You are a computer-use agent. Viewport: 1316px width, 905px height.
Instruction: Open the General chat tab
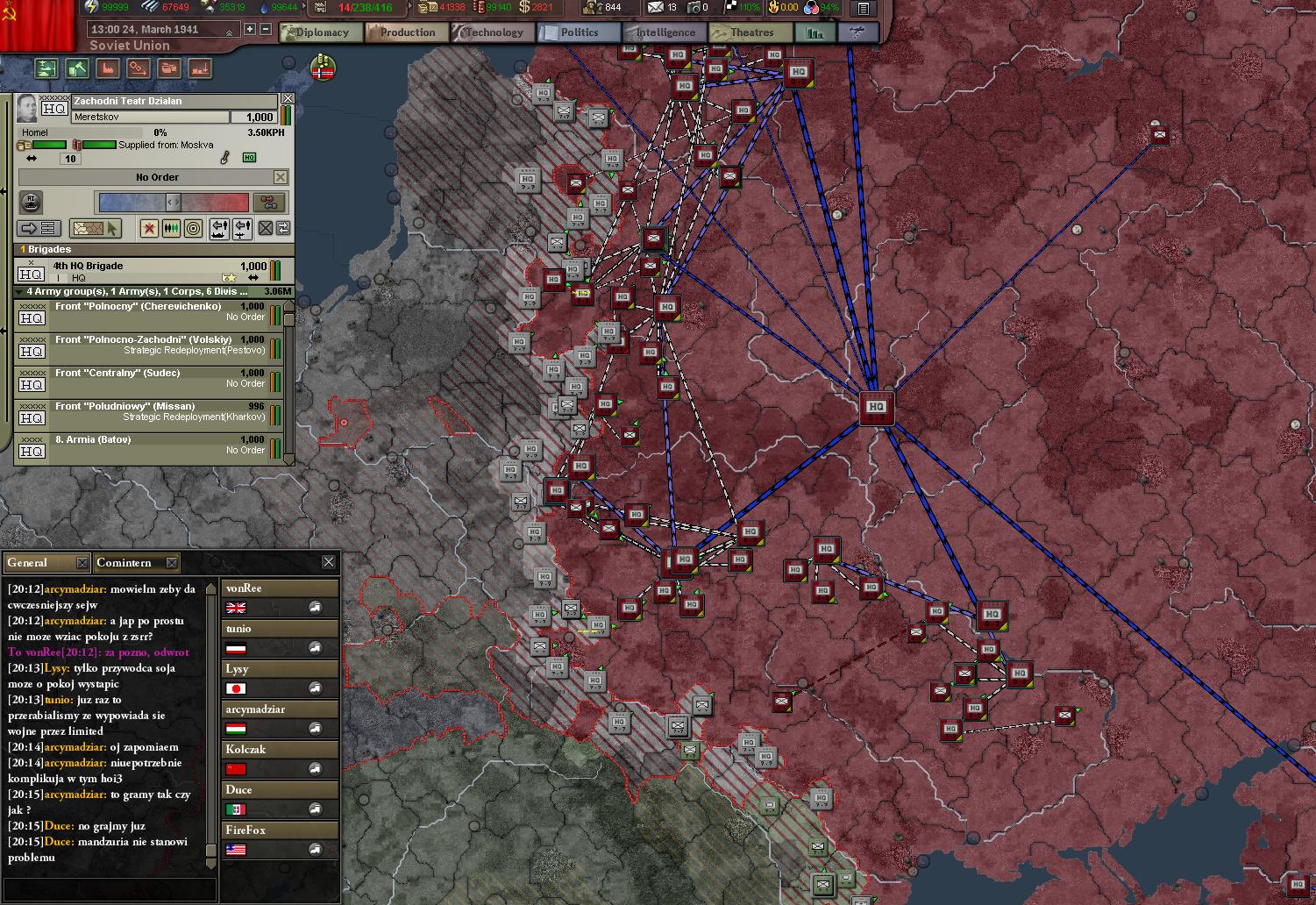[39, 563]
